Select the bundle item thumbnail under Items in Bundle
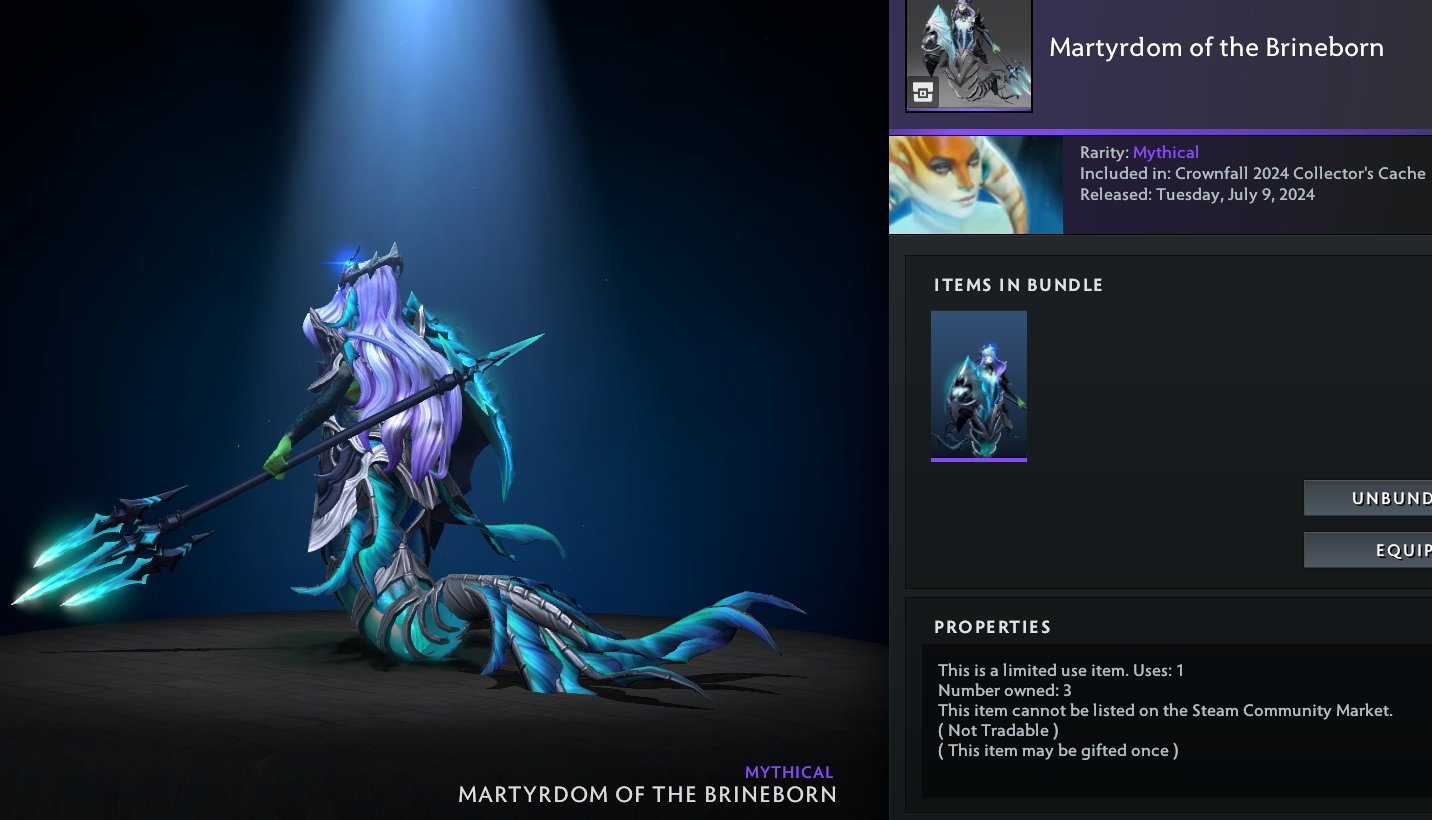This screenshot has height=820, width=1432. coord(978,385)
